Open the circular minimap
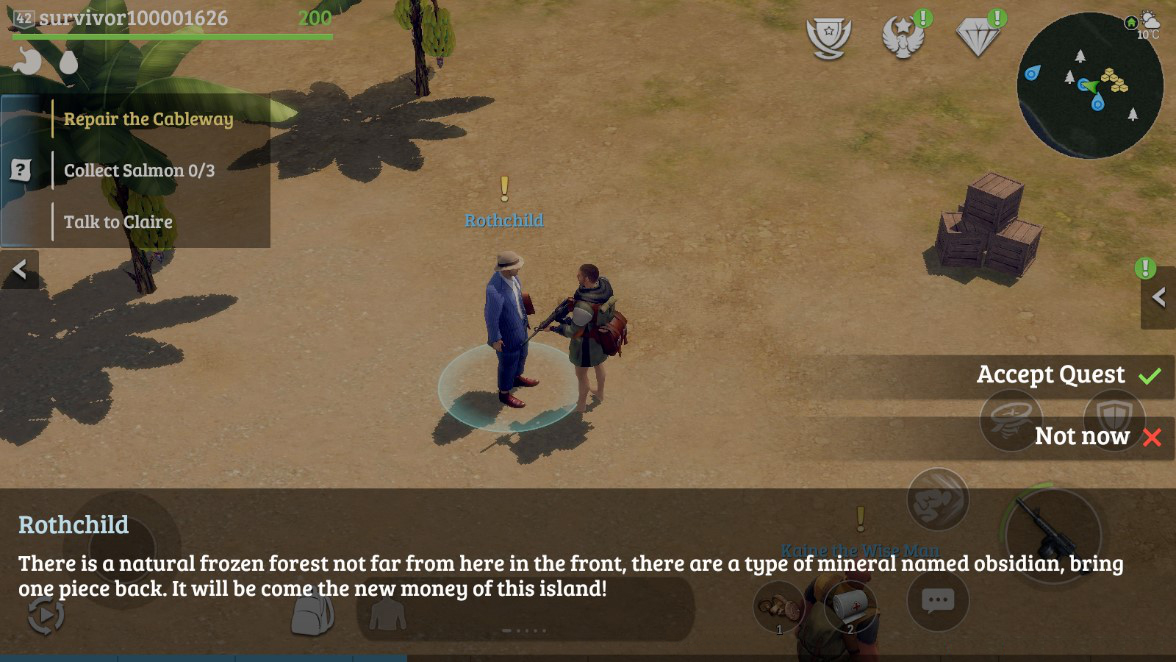The width and height of the screenshot is (1176, 662). (1089, 86)
